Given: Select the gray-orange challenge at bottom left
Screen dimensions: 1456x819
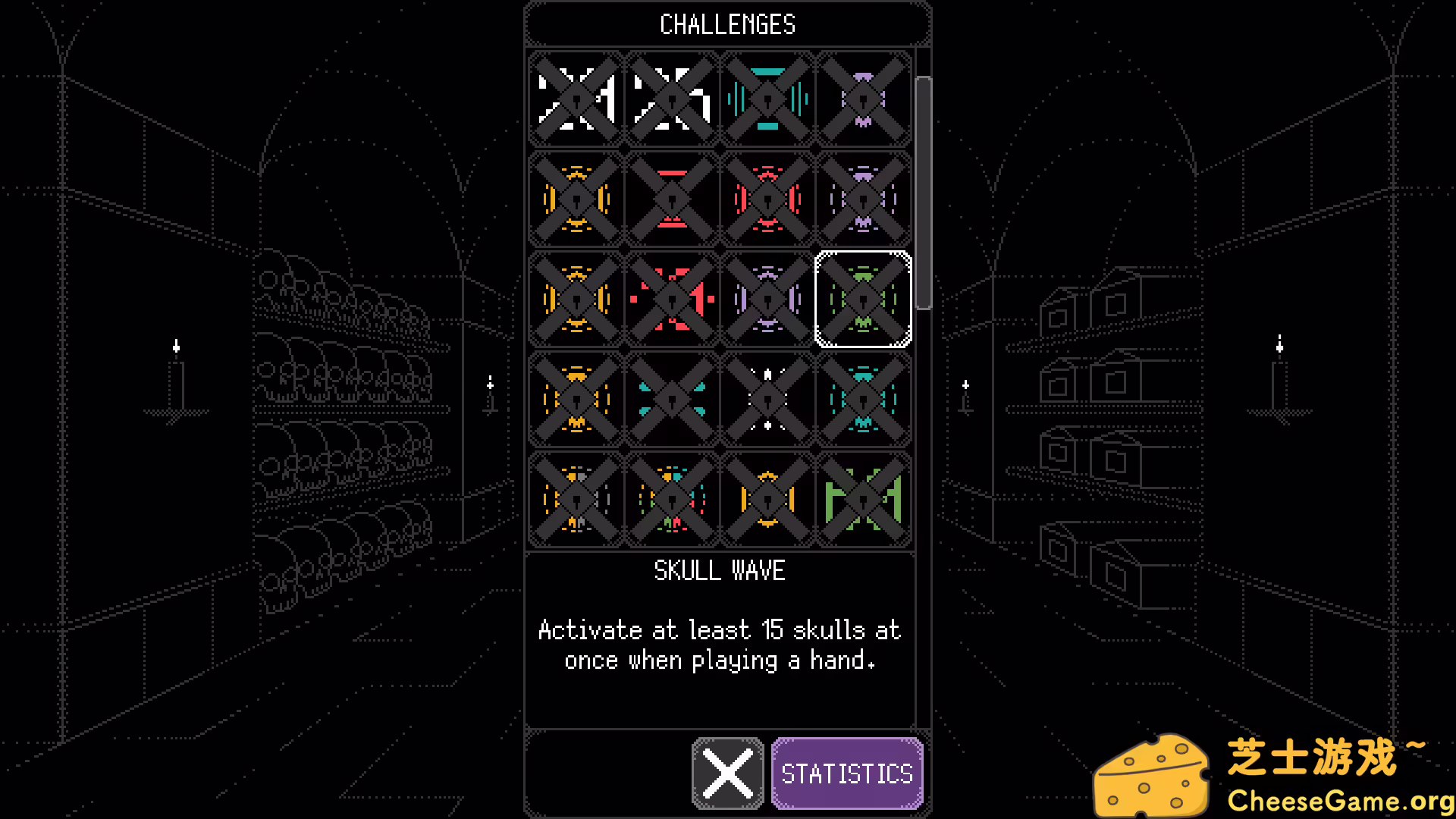Looking at the screenshot, I should 575,500.
